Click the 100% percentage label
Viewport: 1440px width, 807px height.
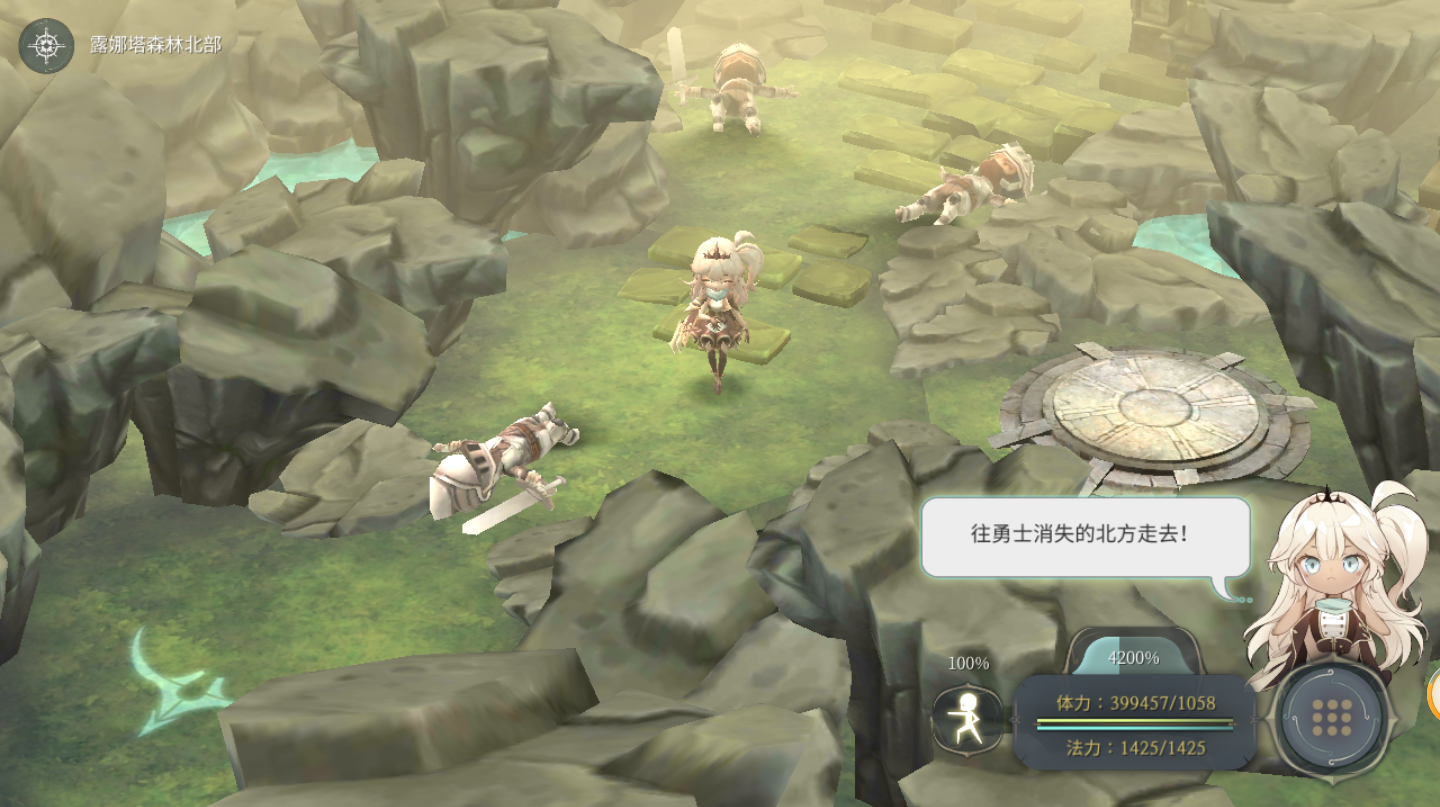[x=967, y=663]
